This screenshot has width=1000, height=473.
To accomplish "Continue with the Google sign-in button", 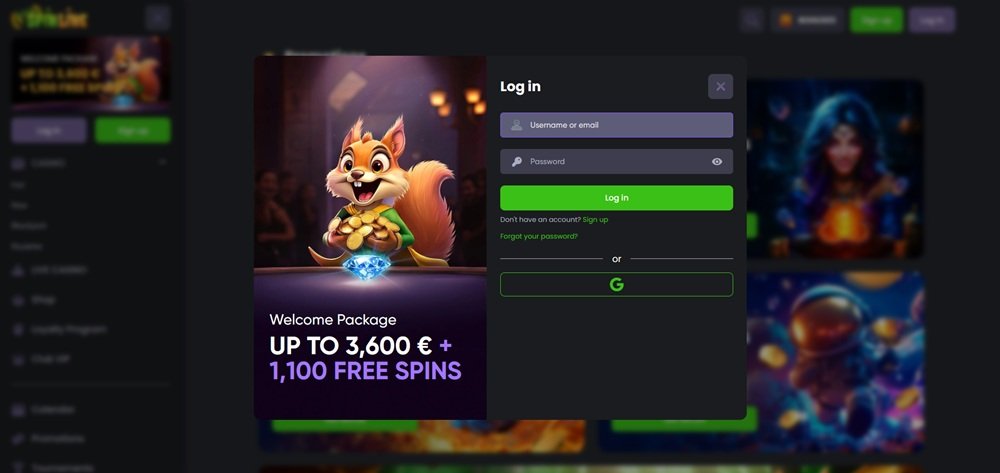I will (616, 284).
